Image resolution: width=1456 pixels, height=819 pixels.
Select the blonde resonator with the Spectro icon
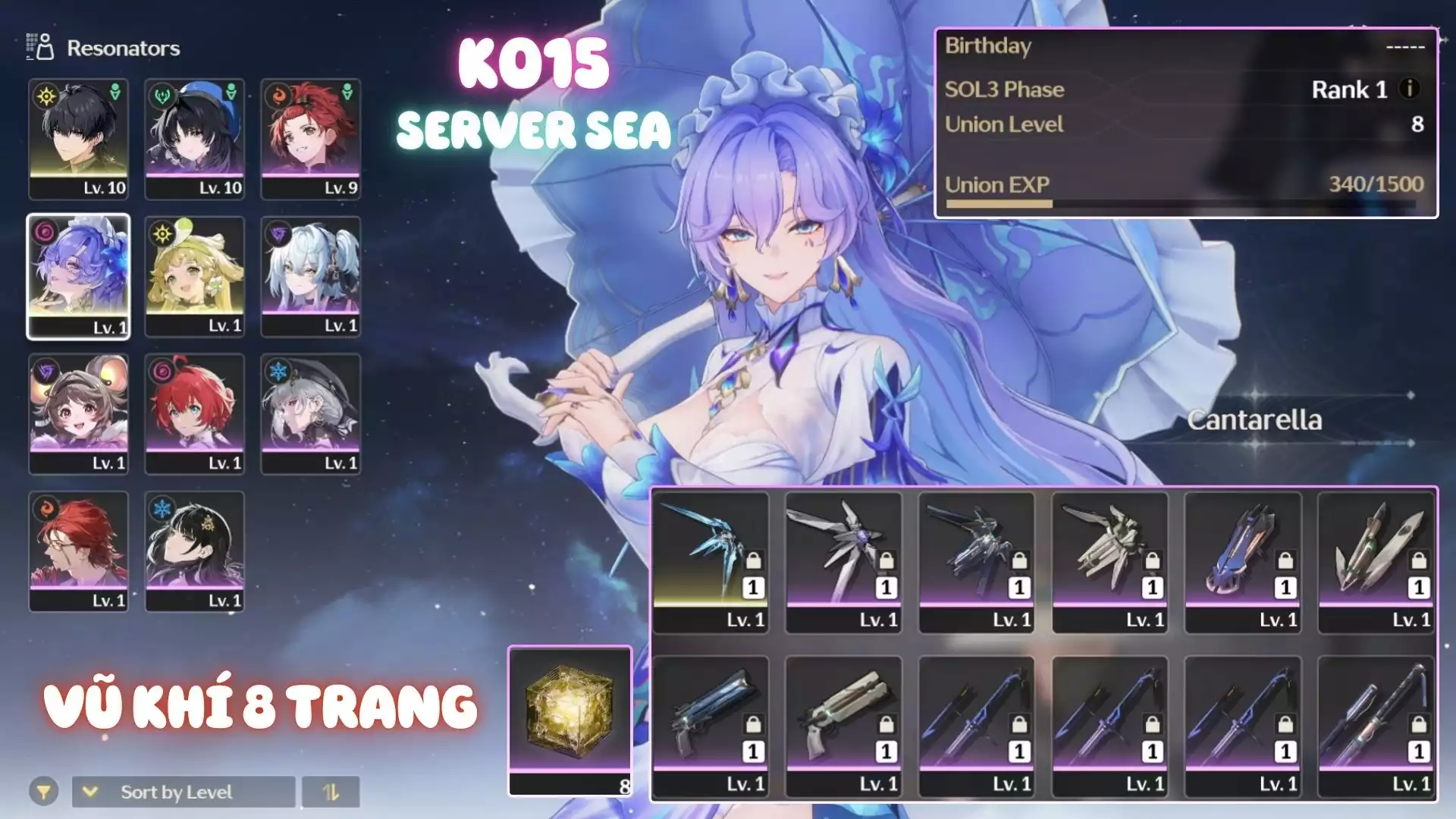point(195,276)
